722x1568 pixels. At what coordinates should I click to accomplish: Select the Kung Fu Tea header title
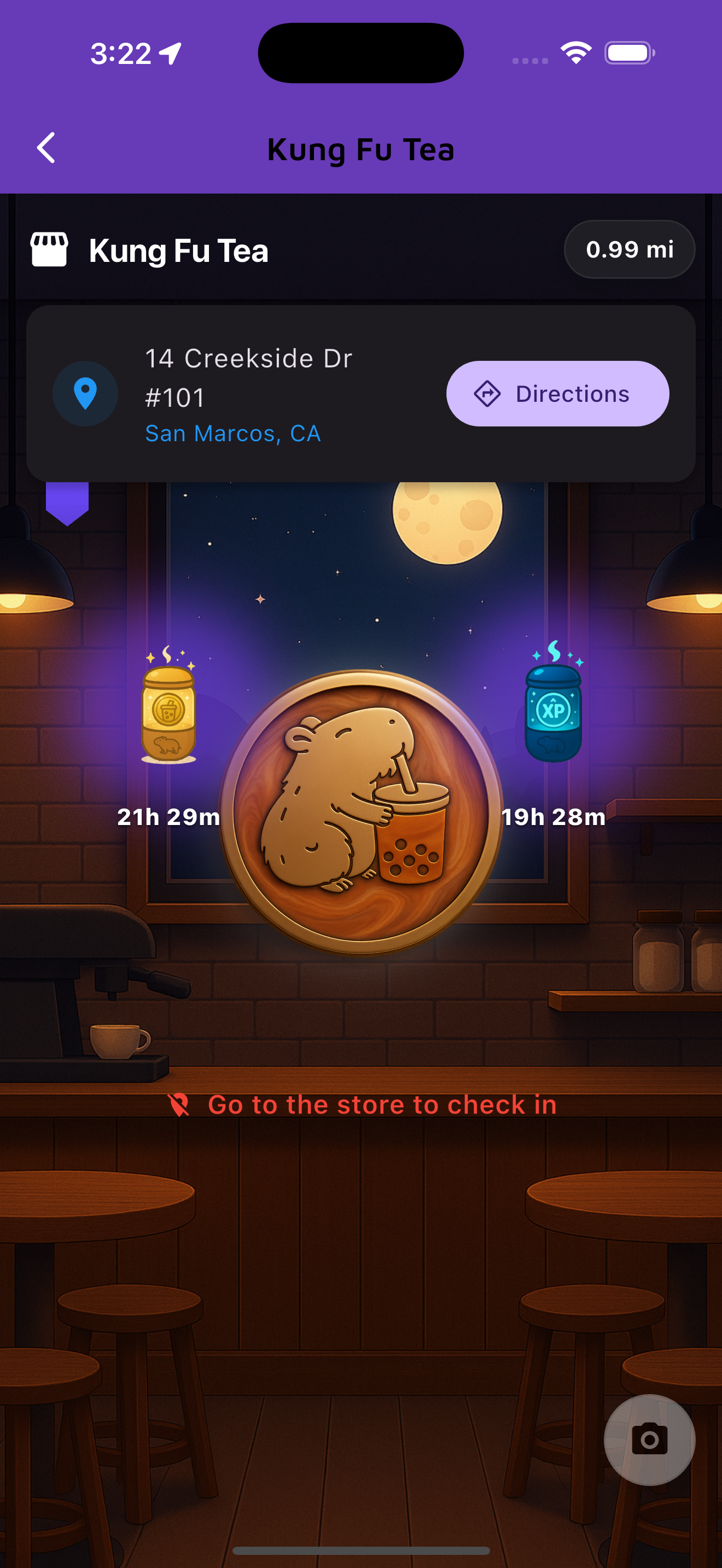click(x=361, y=149)
